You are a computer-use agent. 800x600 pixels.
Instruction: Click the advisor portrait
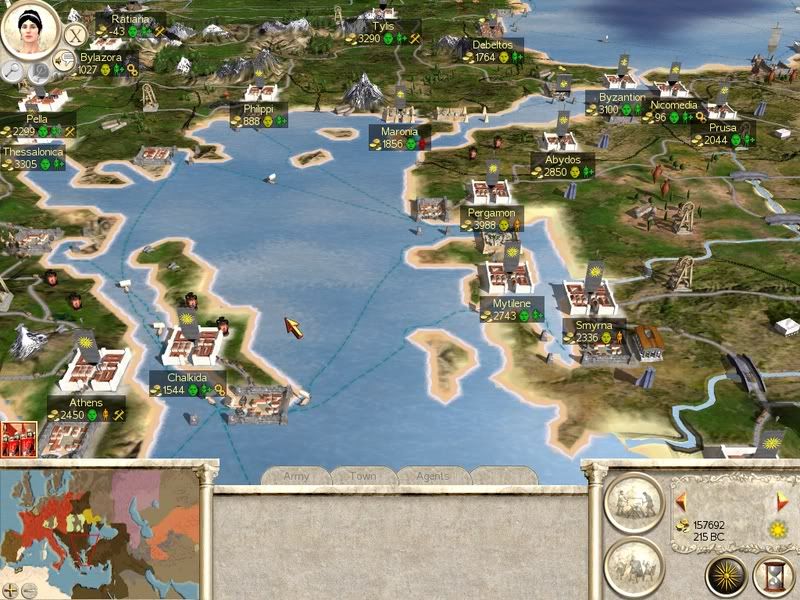tap(29, 28)
